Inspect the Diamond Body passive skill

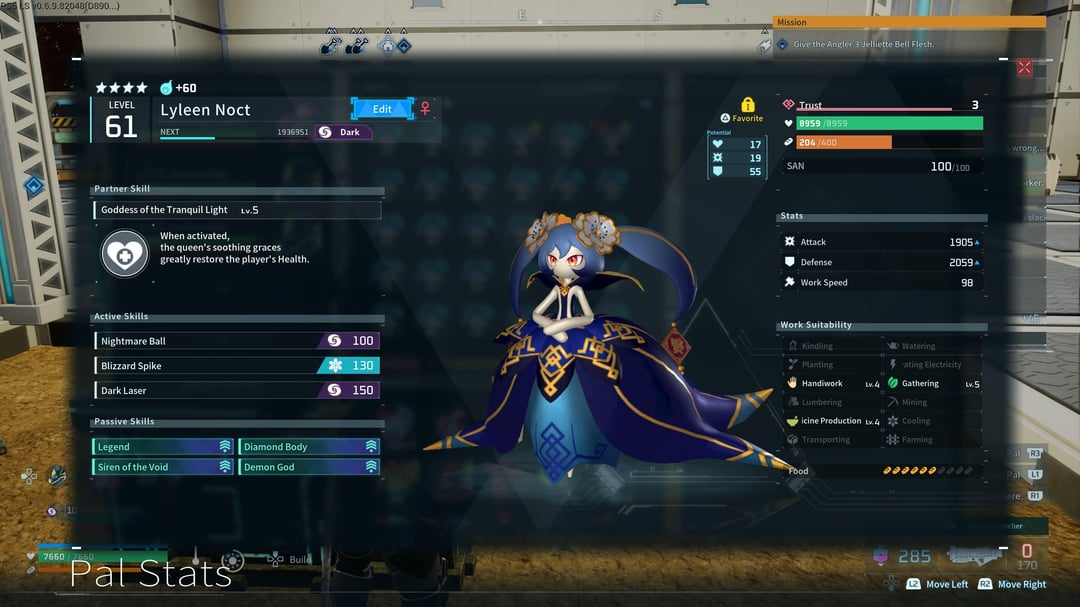pyautogui.click(x=309, y=447)
